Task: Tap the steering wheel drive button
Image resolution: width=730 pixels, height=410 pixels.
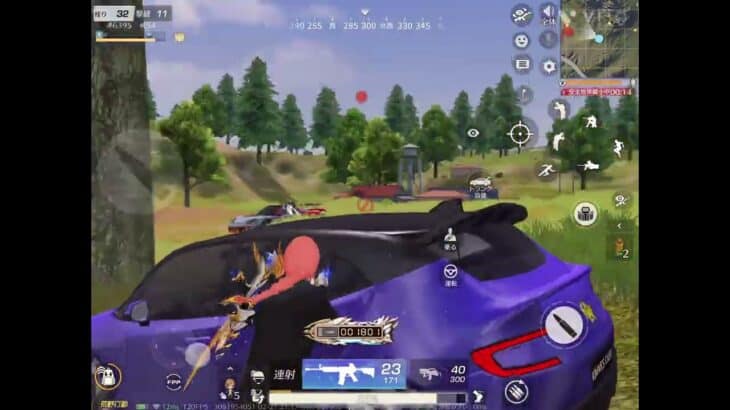Action: click(450, 273)
